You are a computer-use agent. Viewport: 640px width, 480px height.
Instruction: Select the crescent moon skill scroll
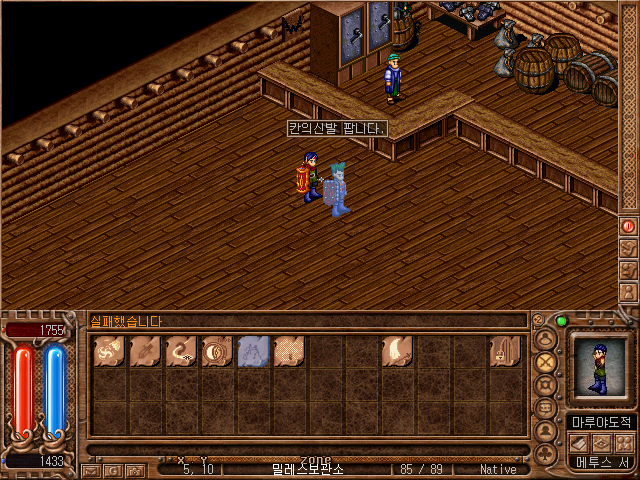tap(216, 351)
